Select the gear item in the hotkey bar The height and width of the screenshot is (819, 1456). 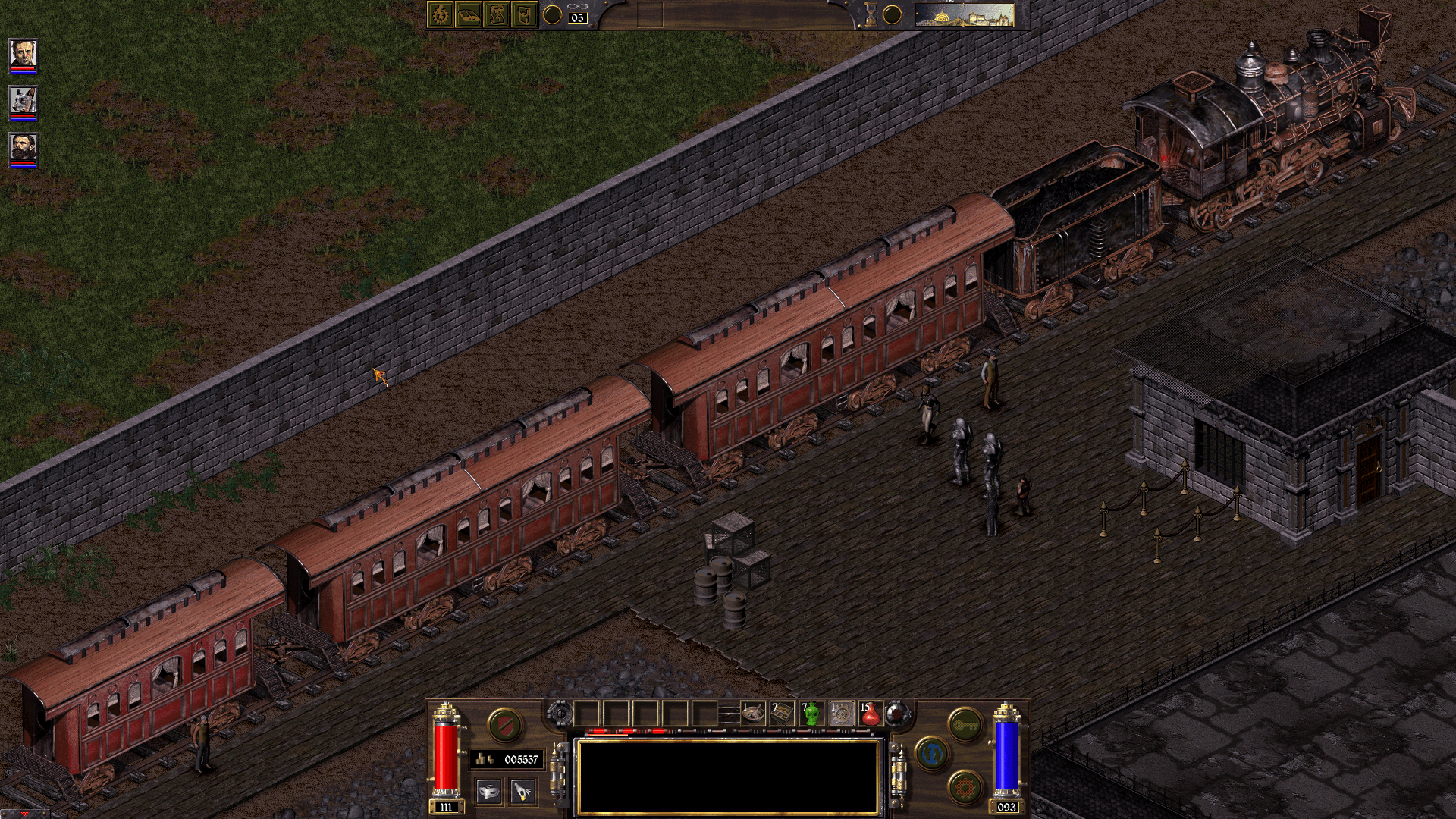pyautogui.click(x=840, y=714)
